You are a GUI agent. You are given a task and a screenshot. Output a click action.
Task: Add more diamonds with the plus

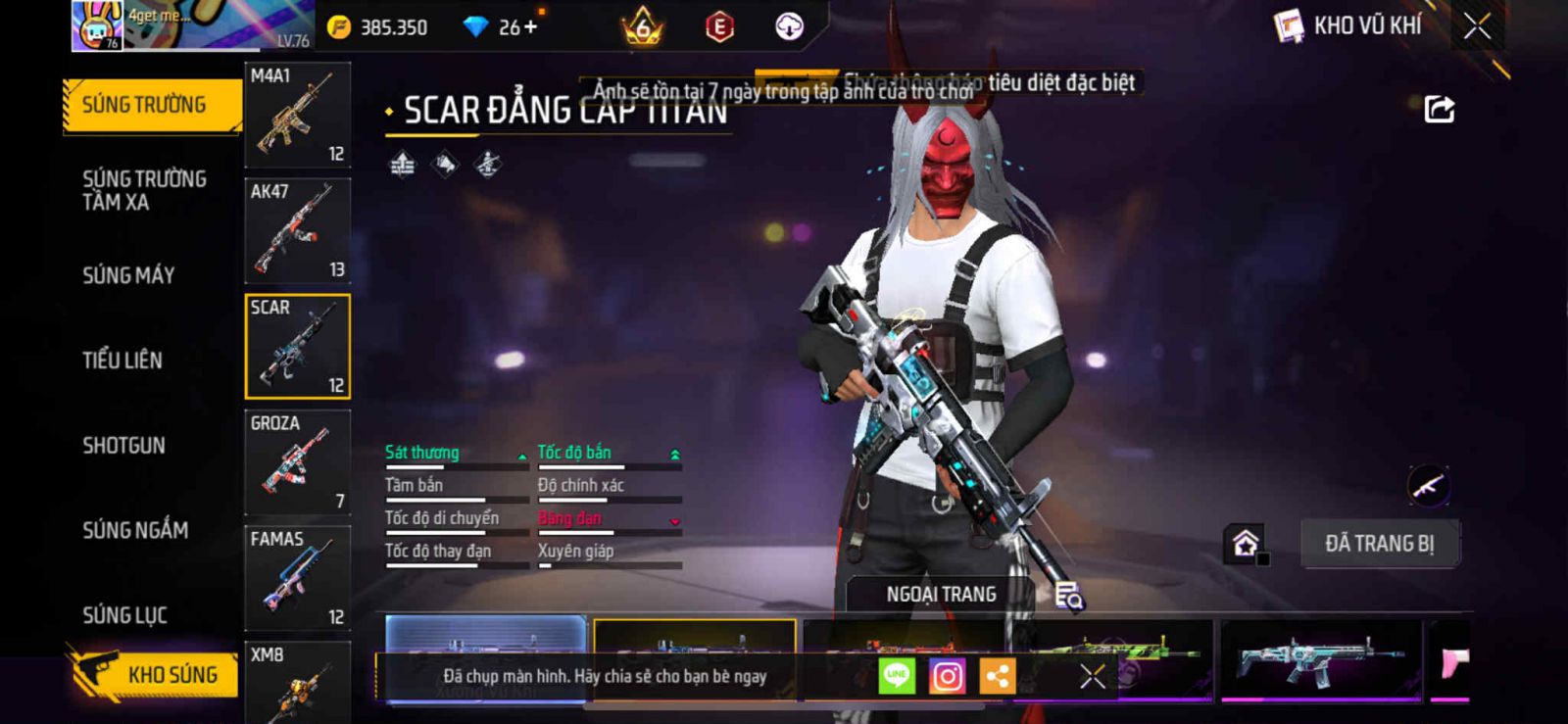coord(531,27)
